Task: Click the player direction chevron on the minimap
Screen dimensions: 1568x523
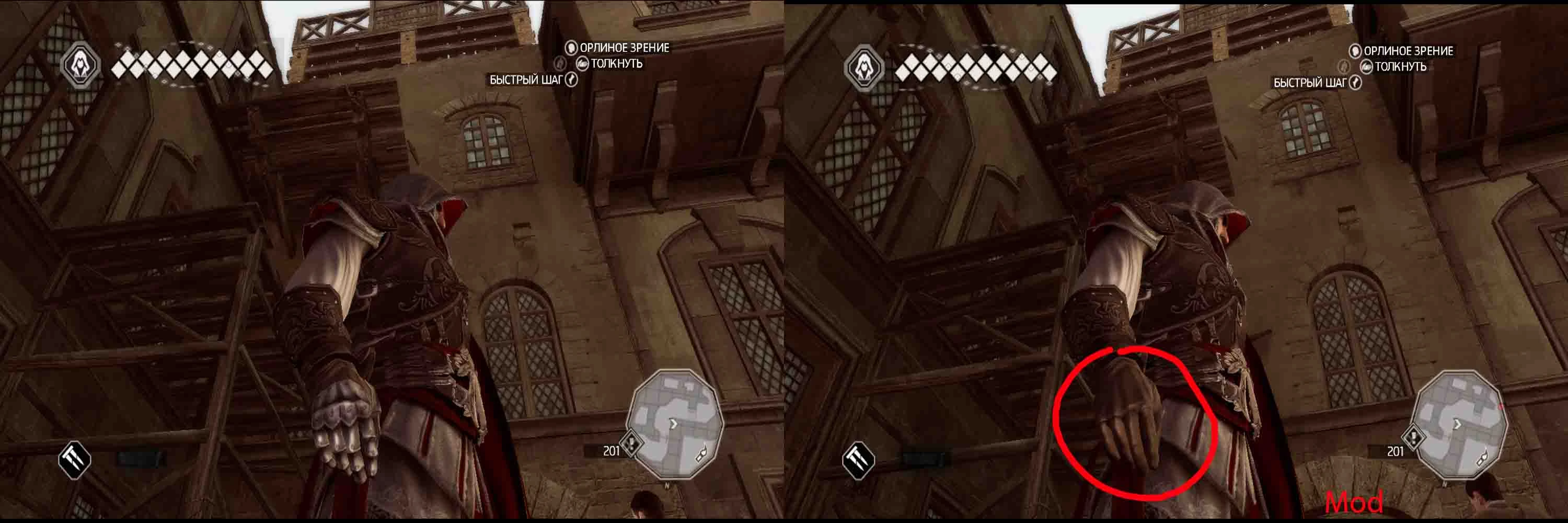Action: (673, 422)
